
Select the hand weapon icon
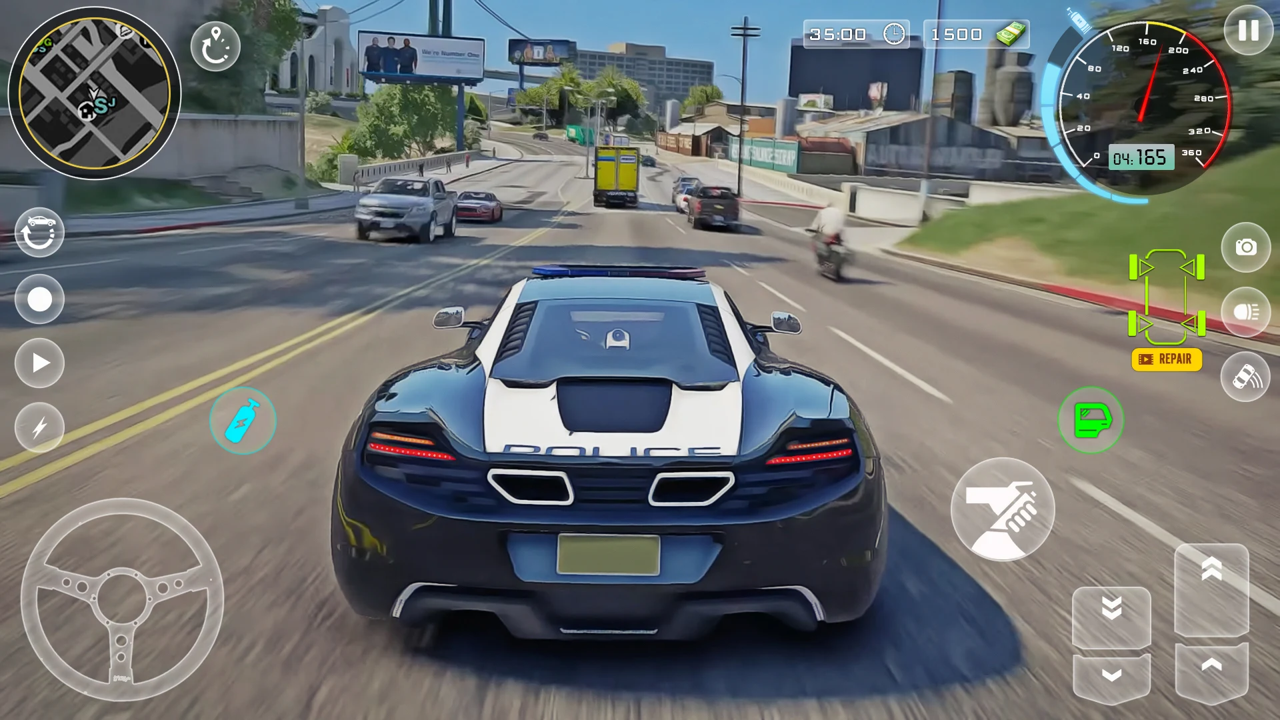coord(1003,511)
